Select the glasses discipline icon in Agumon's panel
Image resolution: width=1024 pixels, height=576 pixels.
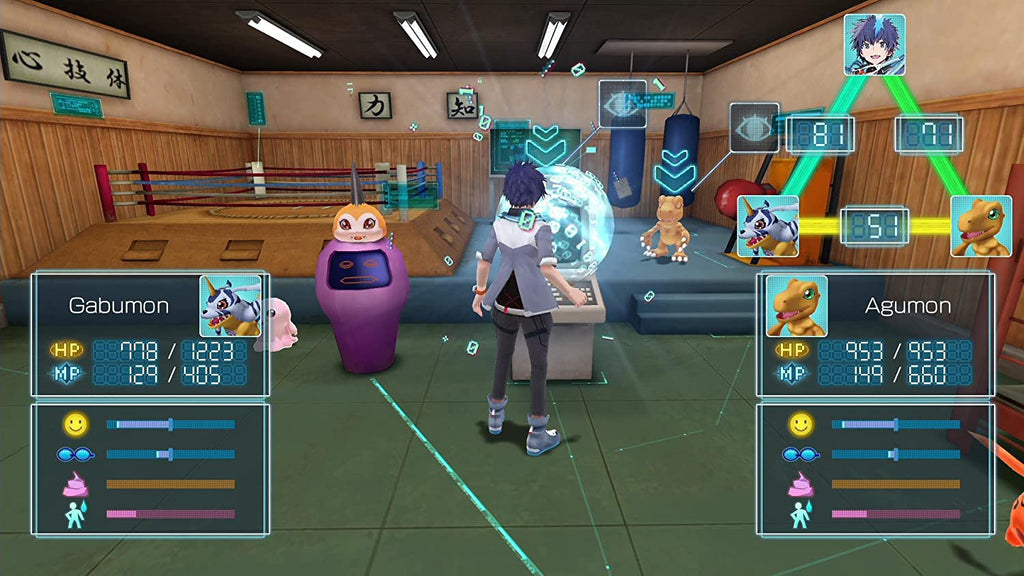point(801,454)
